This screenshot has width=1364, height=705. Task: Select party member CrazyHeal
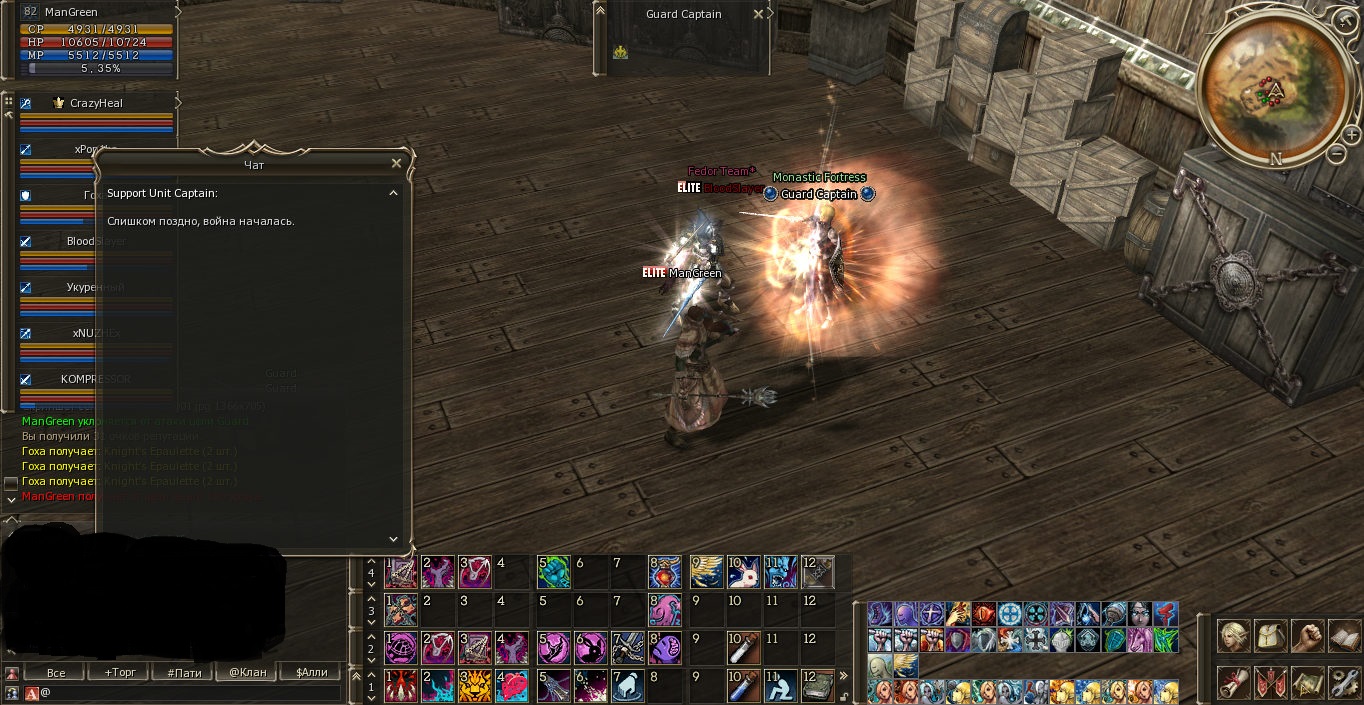pyautogui.click(x=96, y=103)
